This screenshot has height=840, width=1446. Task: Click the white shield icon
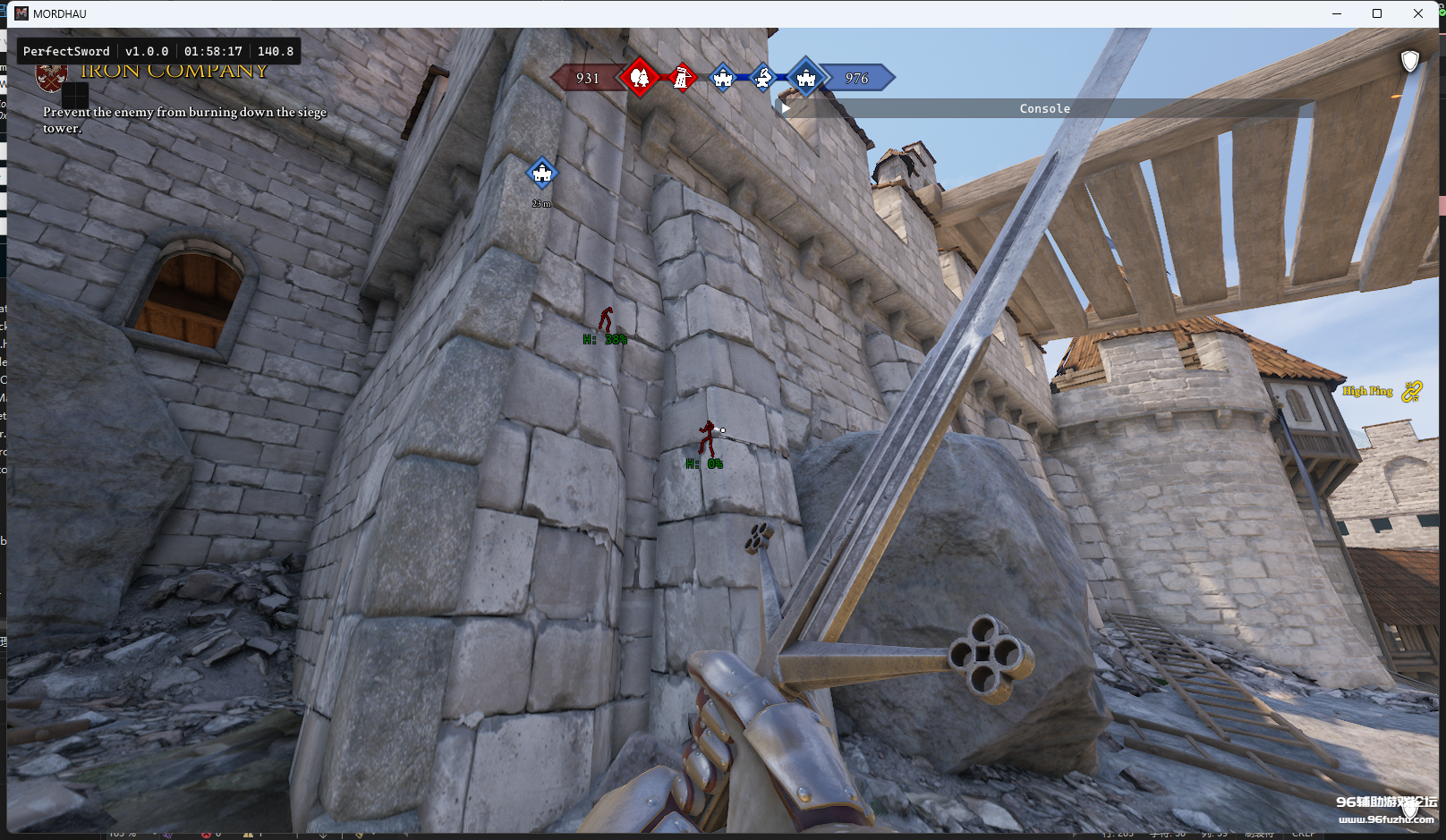[1409, 61]
